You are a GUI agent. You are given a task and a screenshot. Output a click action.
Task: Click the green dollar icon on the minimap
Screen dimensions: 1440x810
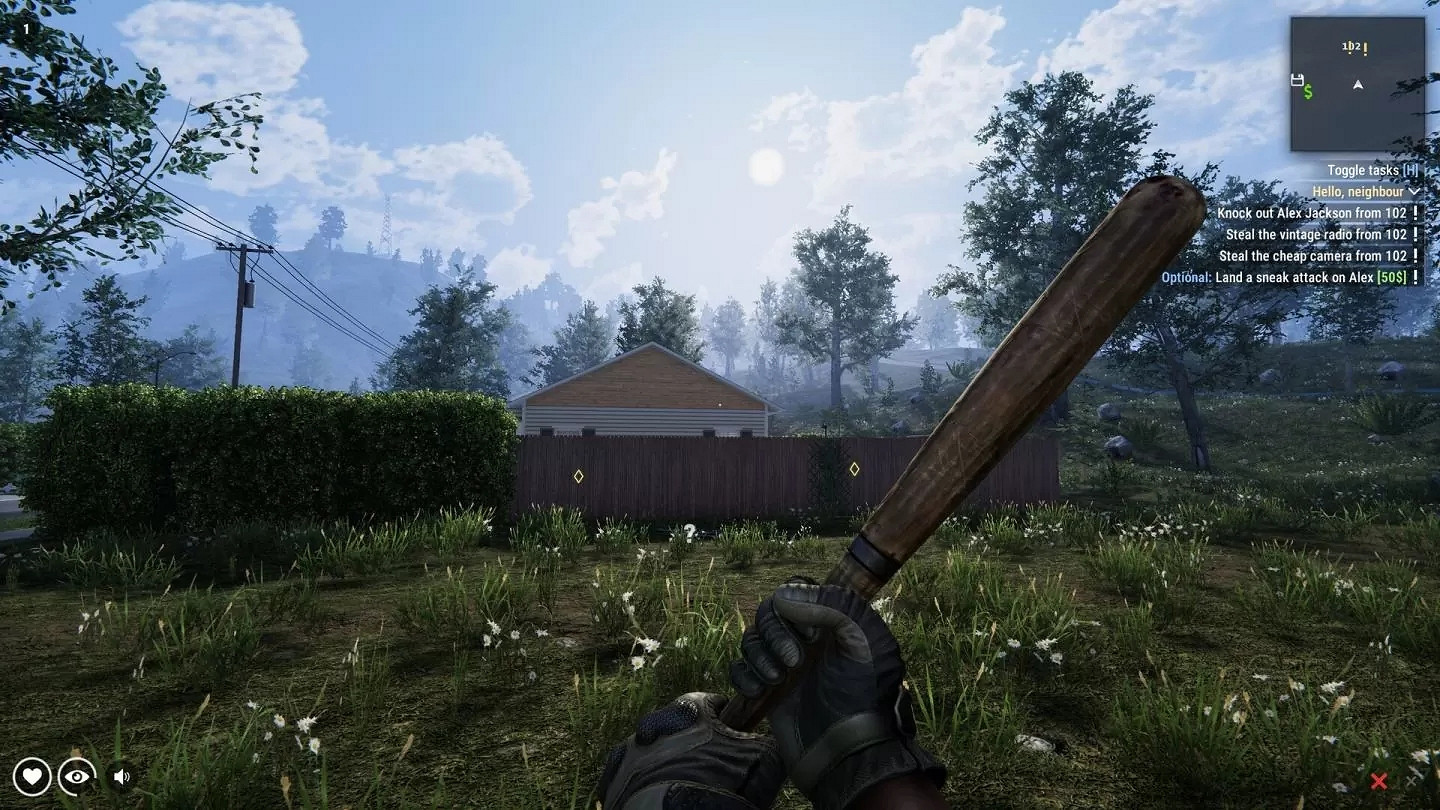(1308, 91)
